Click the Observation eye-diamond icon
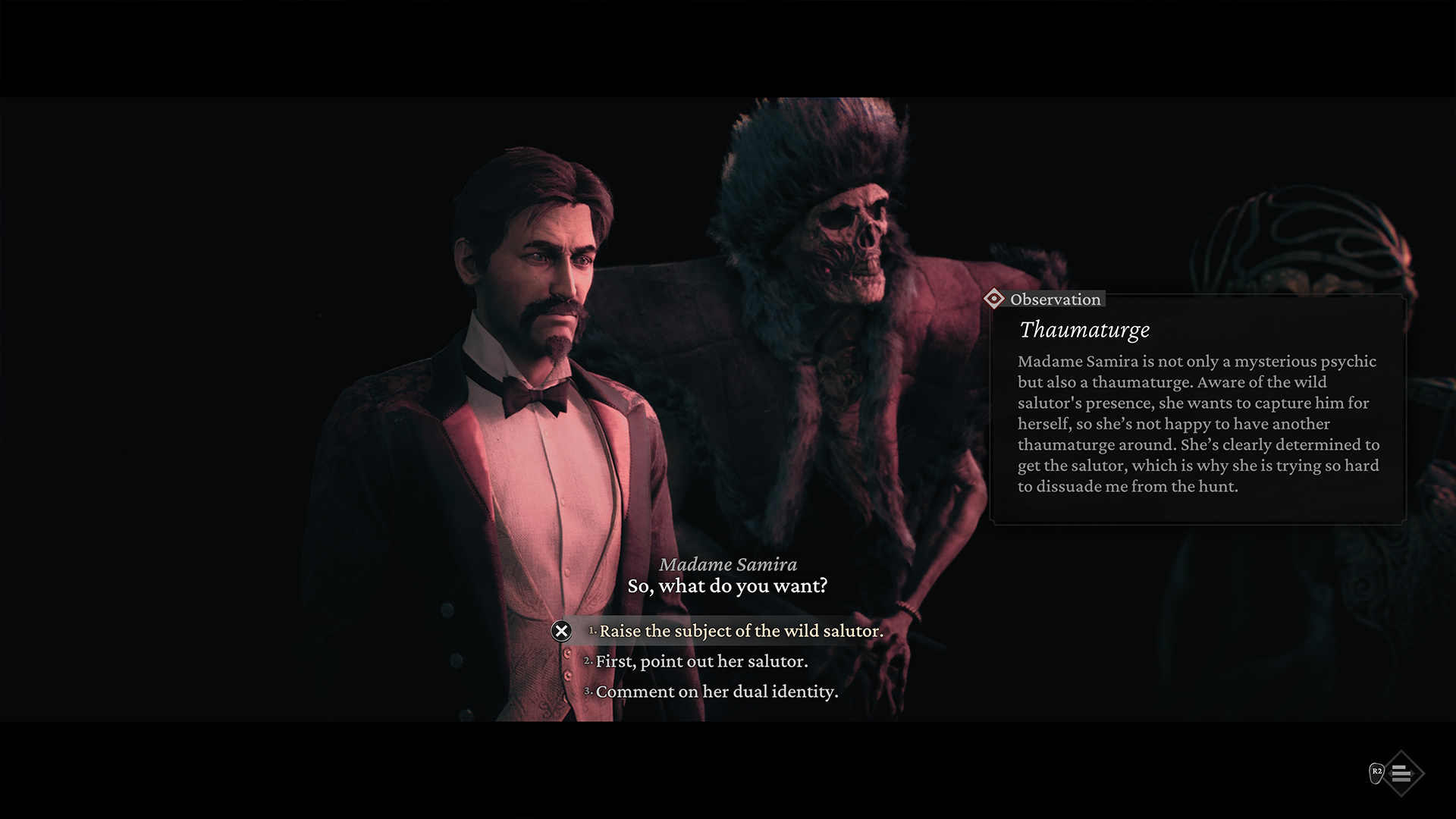The width and height of the screenshot is (1456, 819). click(996, 299)
